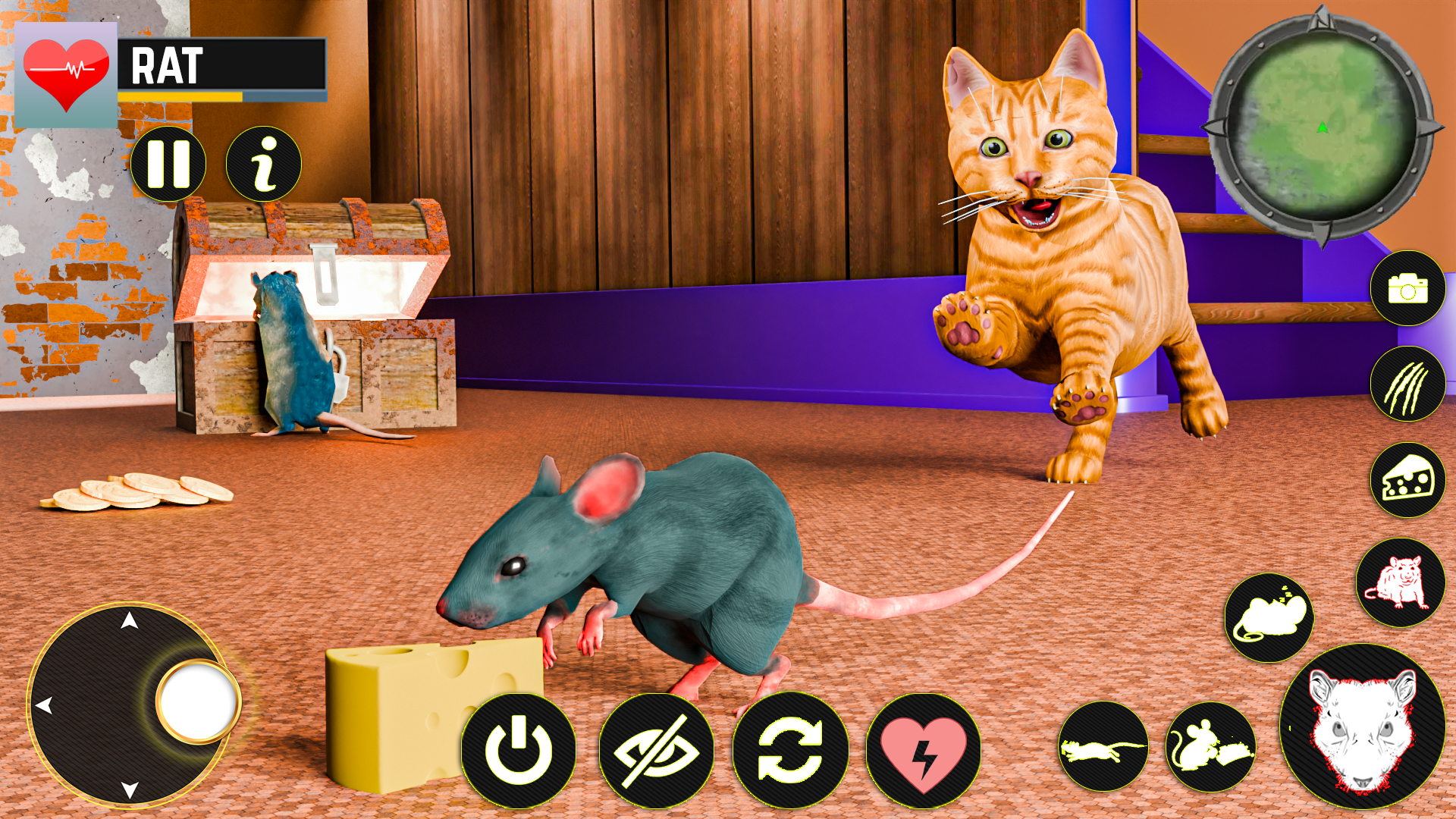Viewport: 1456px width, 819px height.
Task: Tap the white mouse ability icon
Action: coord(1268,616)
